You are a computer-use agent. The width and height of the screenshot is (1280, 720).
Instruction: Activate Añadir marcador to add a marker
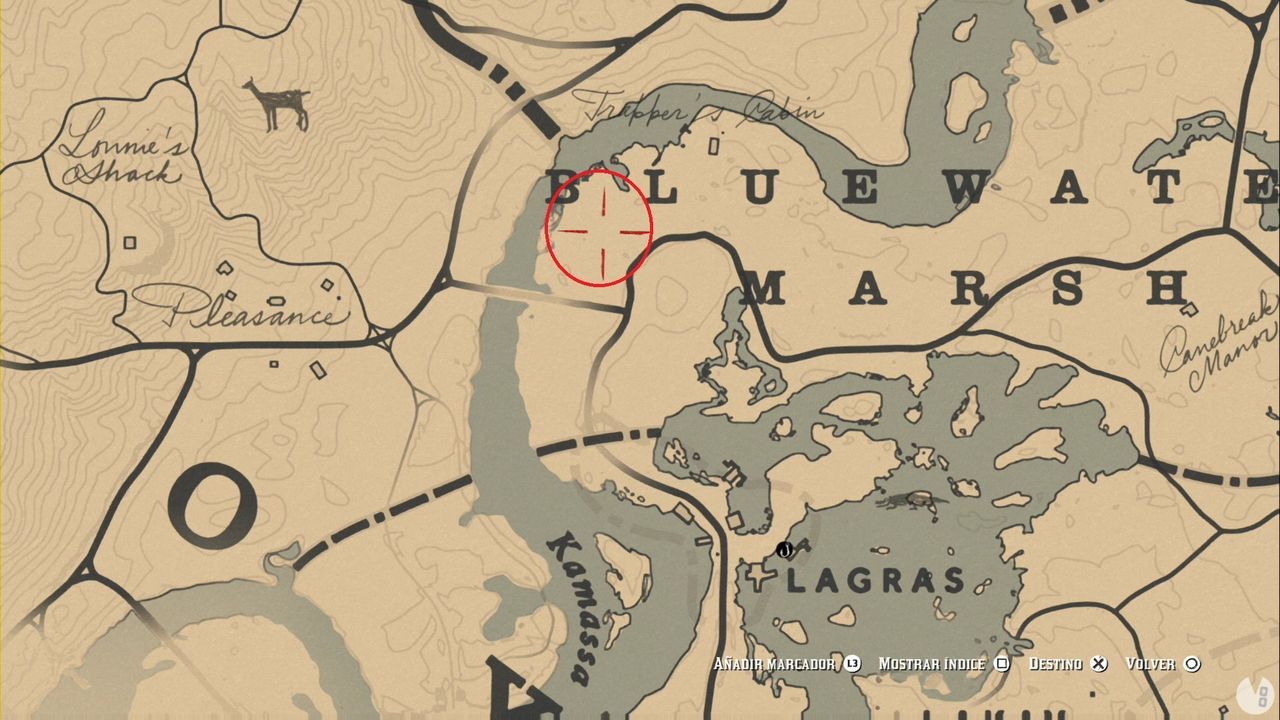pos(775,662)
